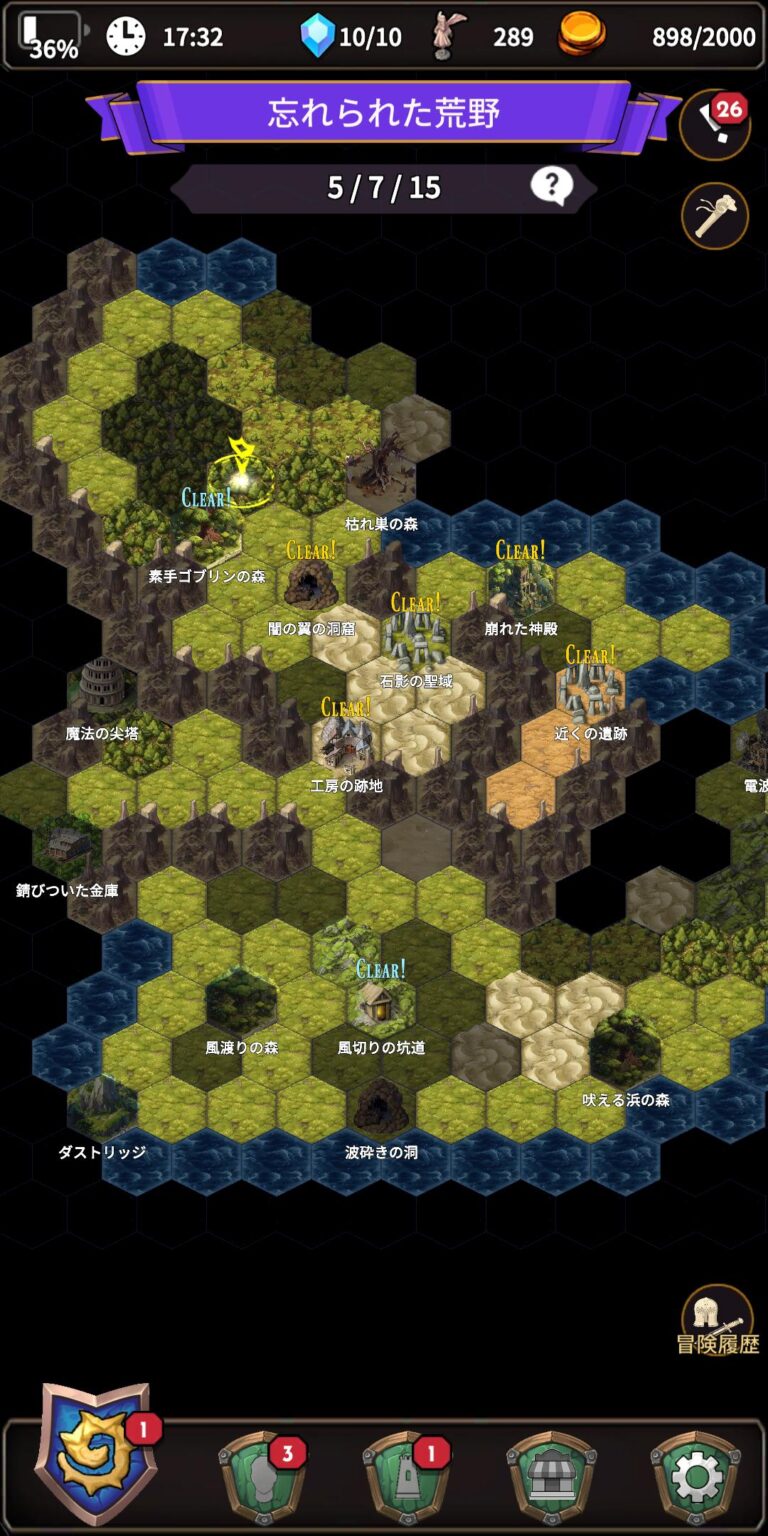Select the 魔法の尖塔 tower location

[x=103, y=688]
